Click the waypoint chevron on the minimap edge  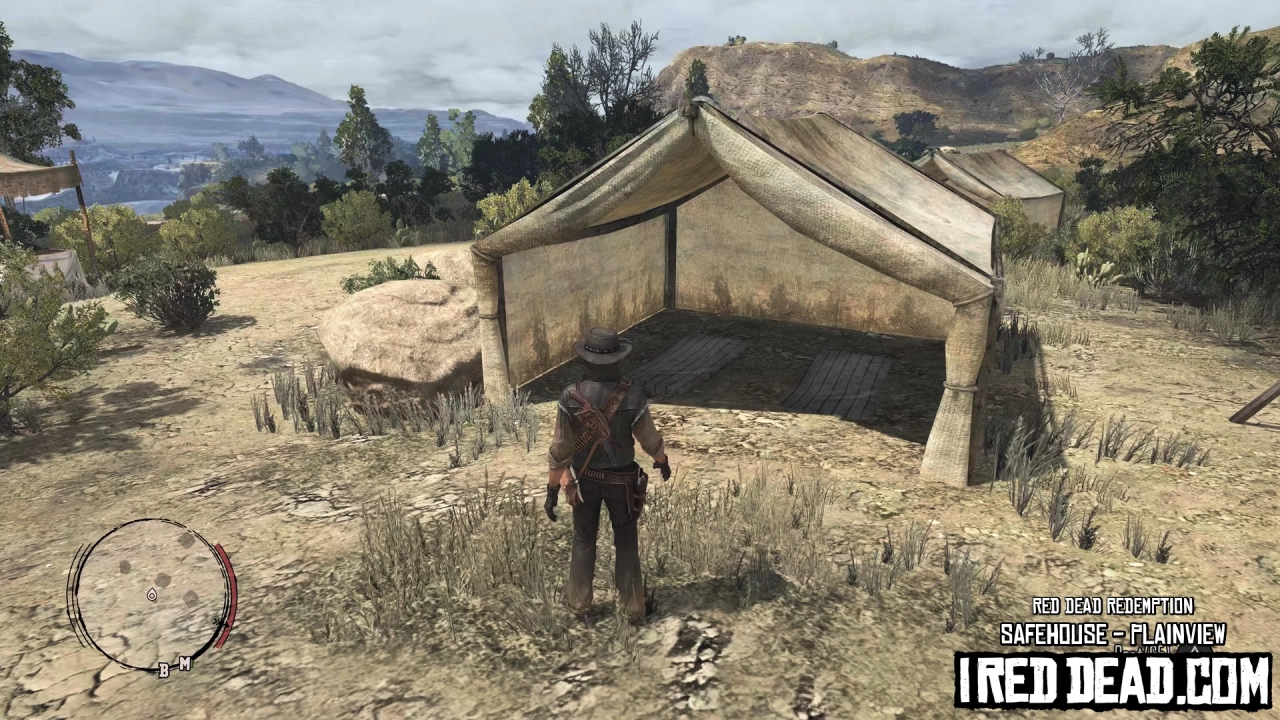pos(220,622)
